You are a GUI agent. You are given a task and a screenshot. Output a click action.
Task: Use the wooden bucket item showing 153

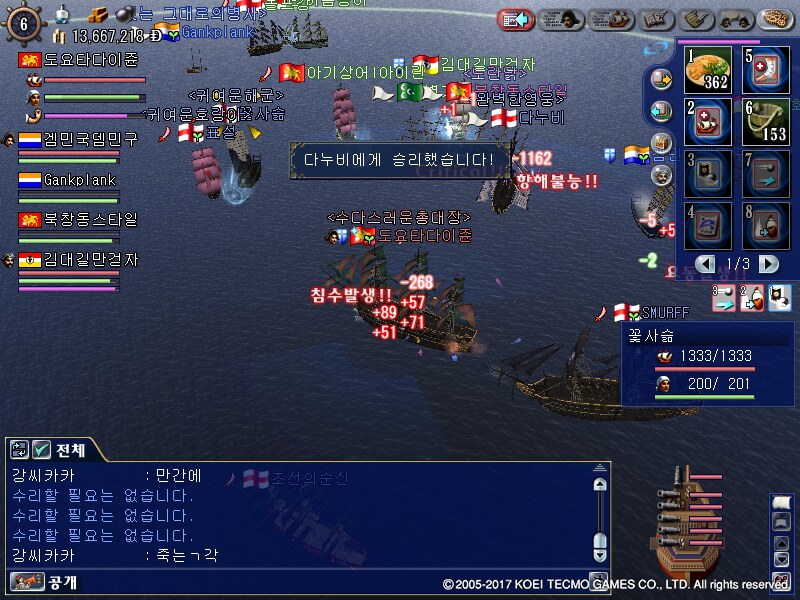[768, 122]
